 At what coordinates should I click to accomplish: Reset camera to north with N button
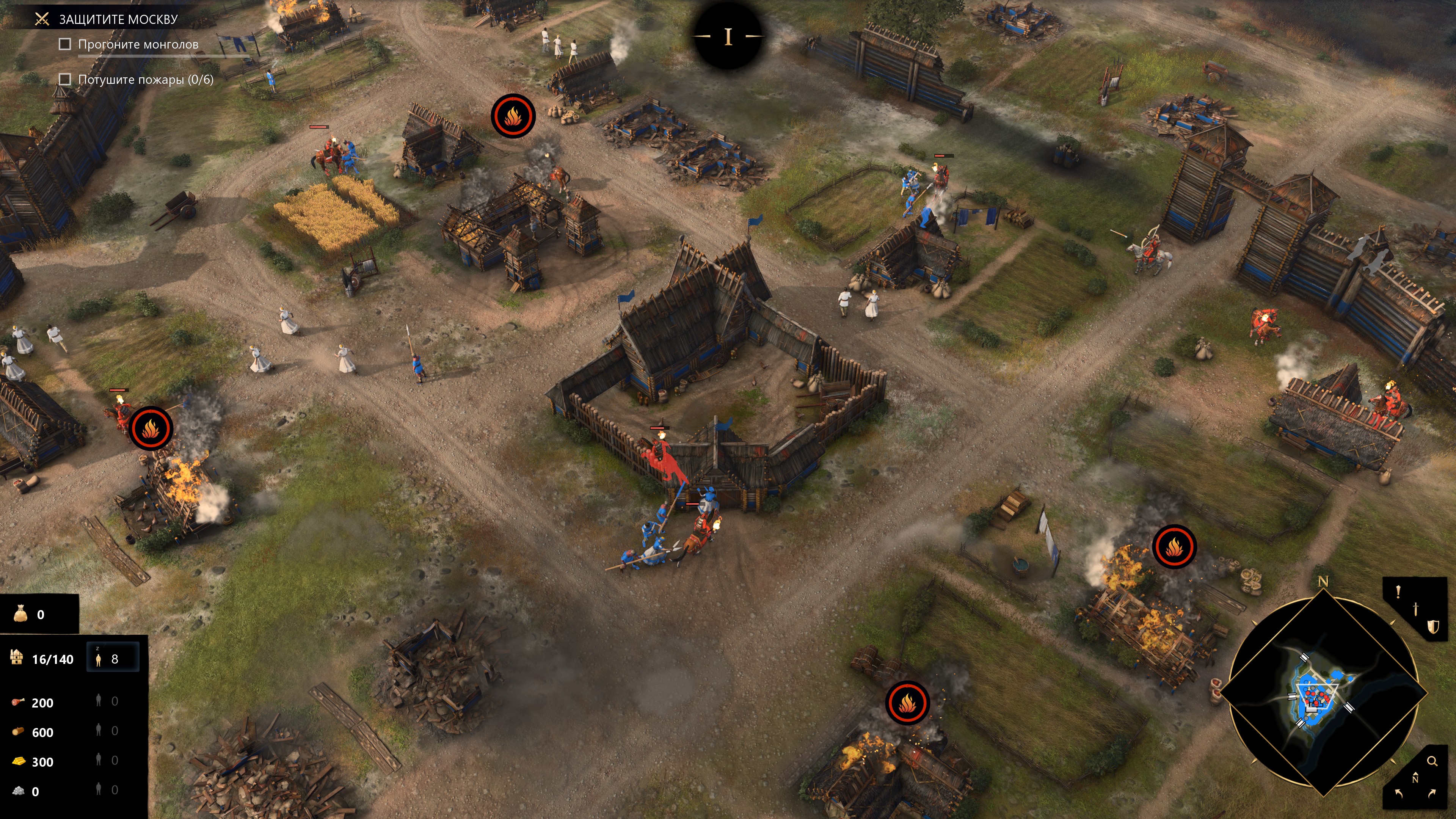coord(1415,778)
